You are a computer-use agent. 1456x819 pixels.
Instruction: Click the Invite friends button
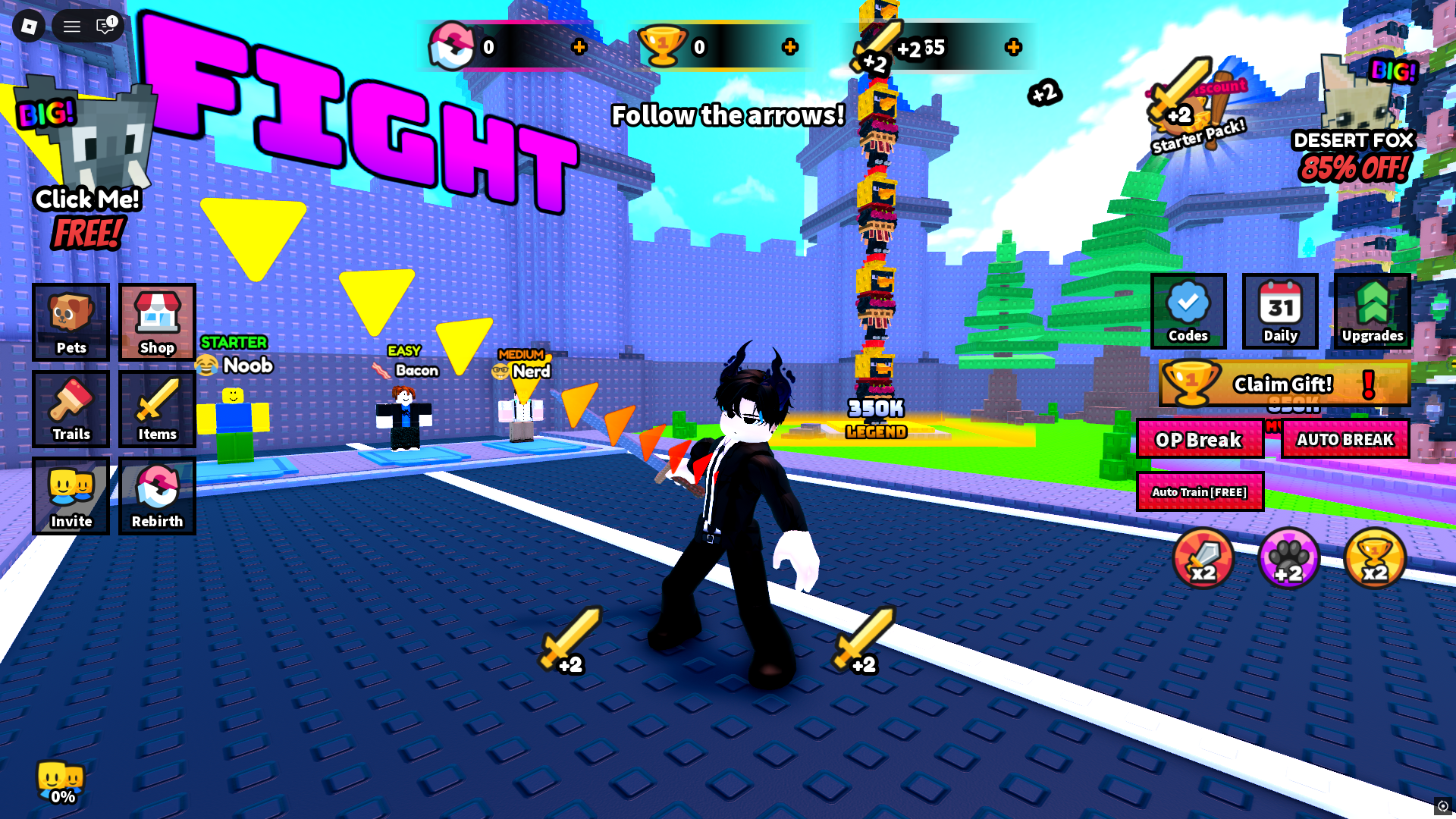71,497
